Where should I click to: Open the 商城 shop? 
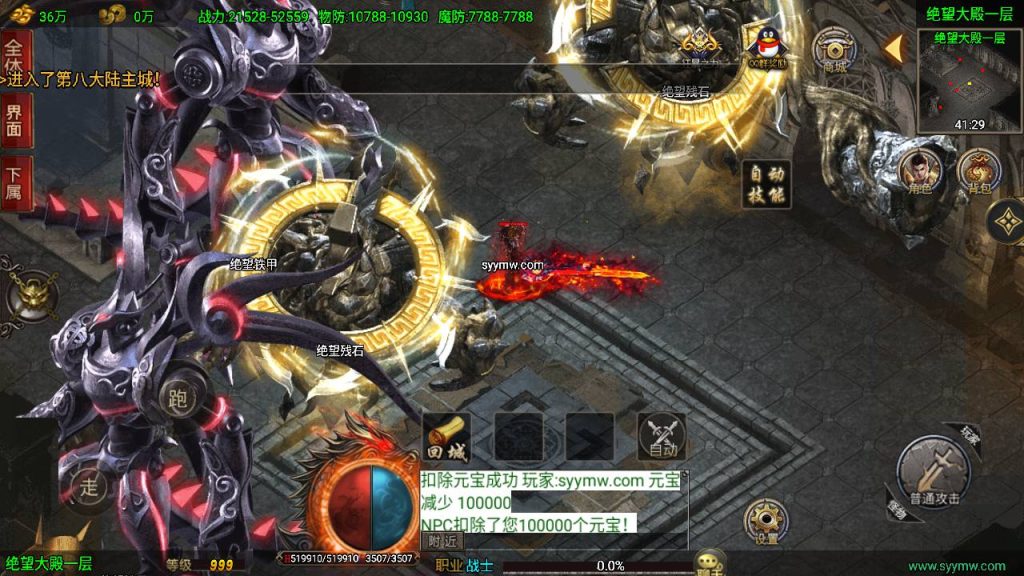tap(834, 48)
